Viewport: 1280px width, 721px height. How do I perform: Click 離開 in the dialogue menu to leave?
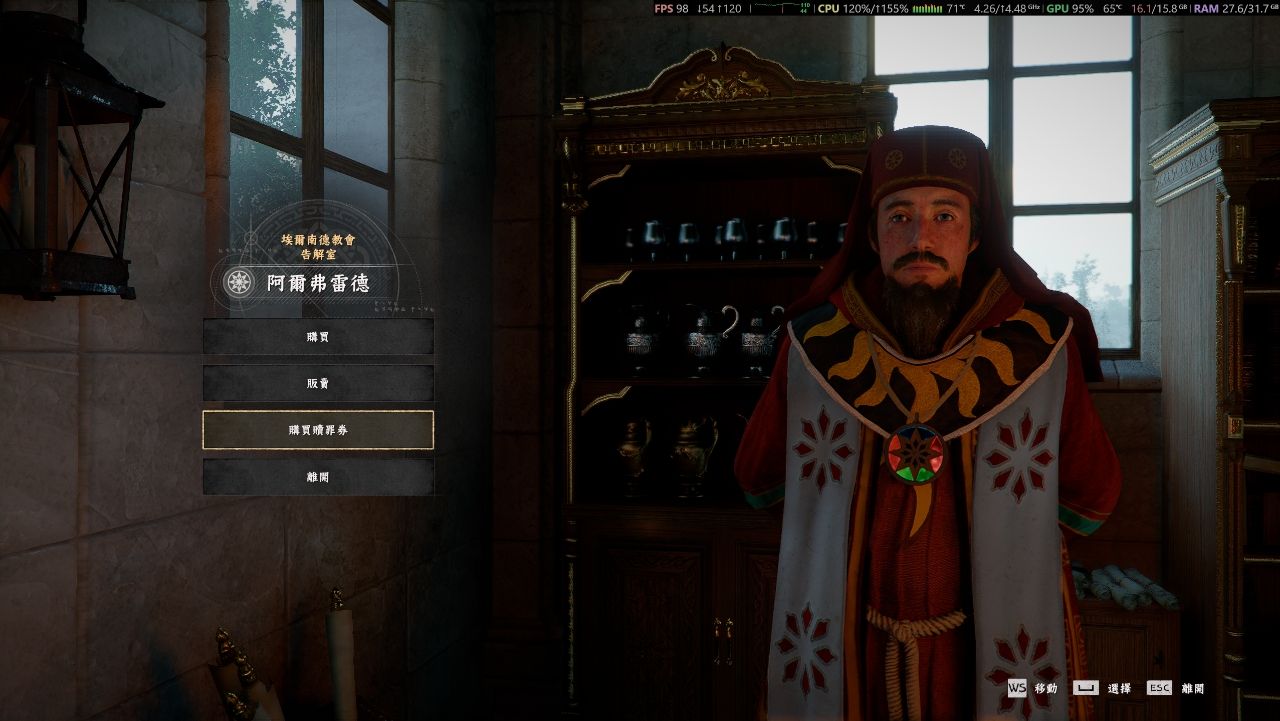[318, 477]
